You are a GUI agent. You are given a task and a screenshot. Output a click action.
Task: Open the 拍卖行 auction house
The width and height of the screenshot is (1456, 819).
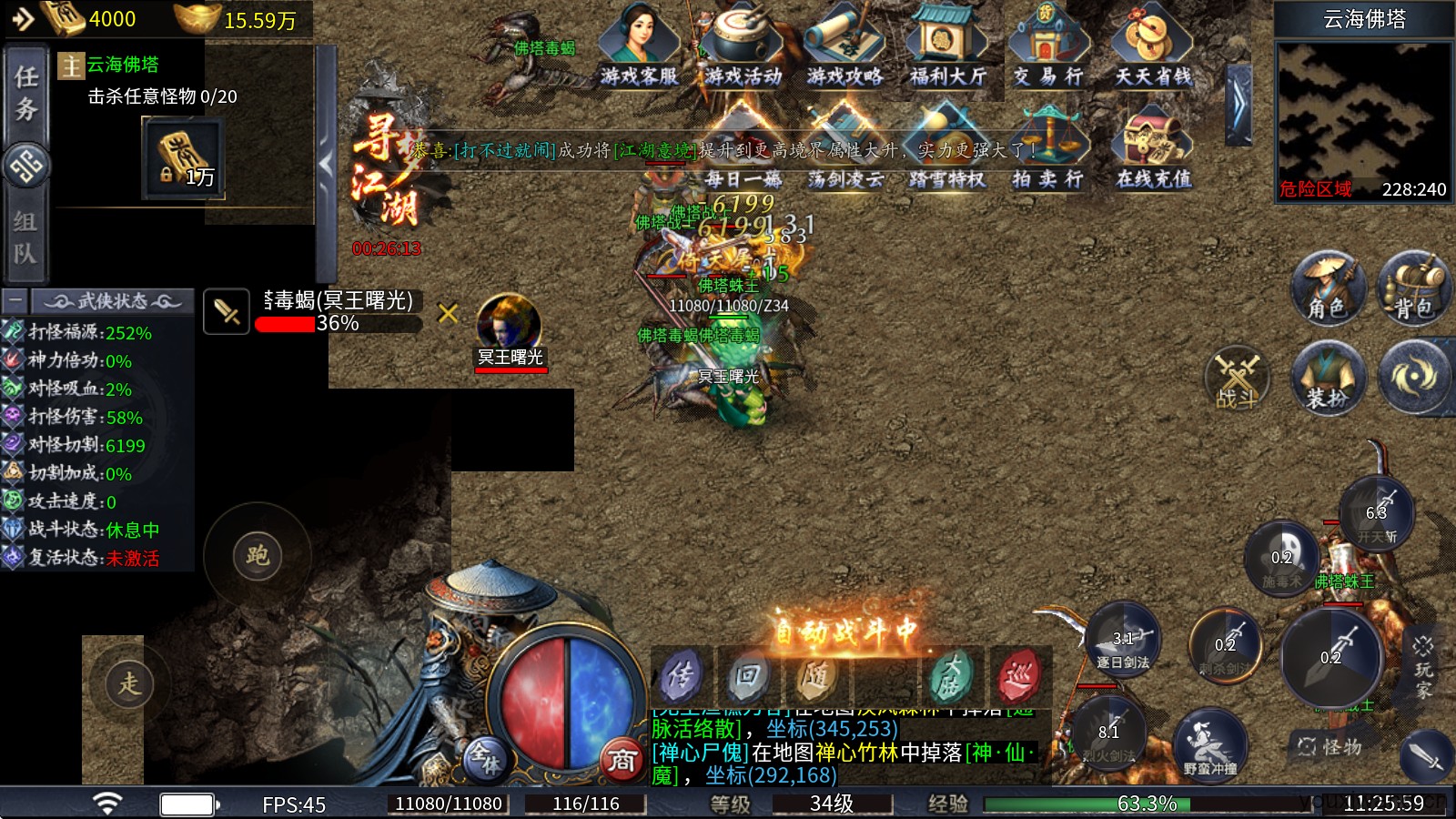1048,147
